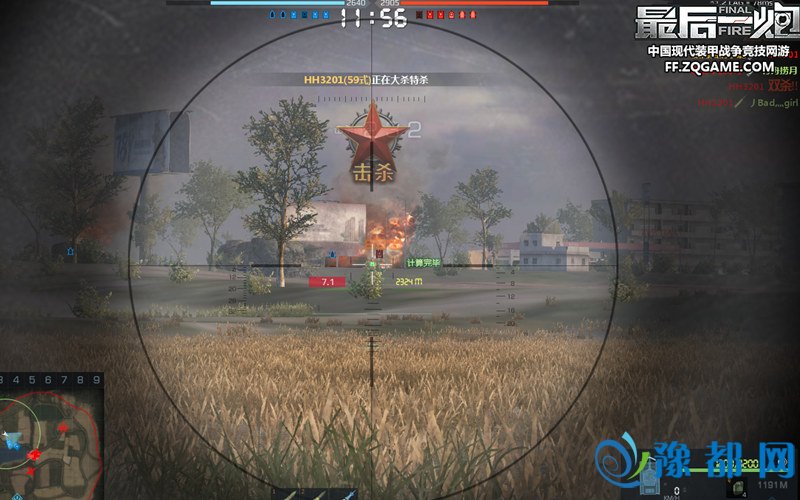Viewport: 800px width, 500px height.
Task: Open the FF.ZQGAME.COM website link
Action: pos(719,67)
